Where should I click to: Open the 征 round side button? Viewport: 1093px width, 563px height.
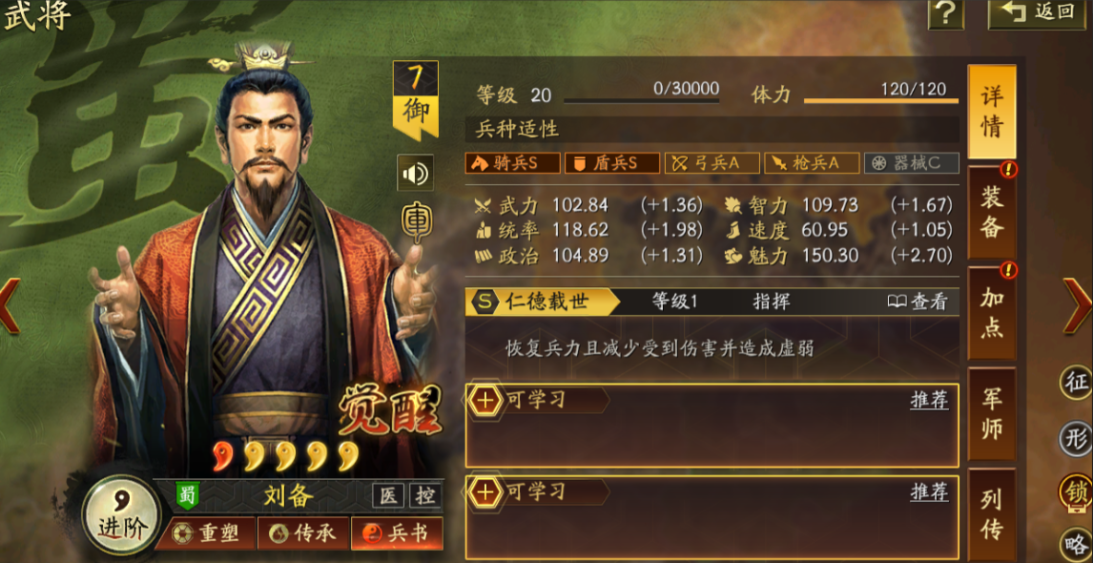[1076, 381]
